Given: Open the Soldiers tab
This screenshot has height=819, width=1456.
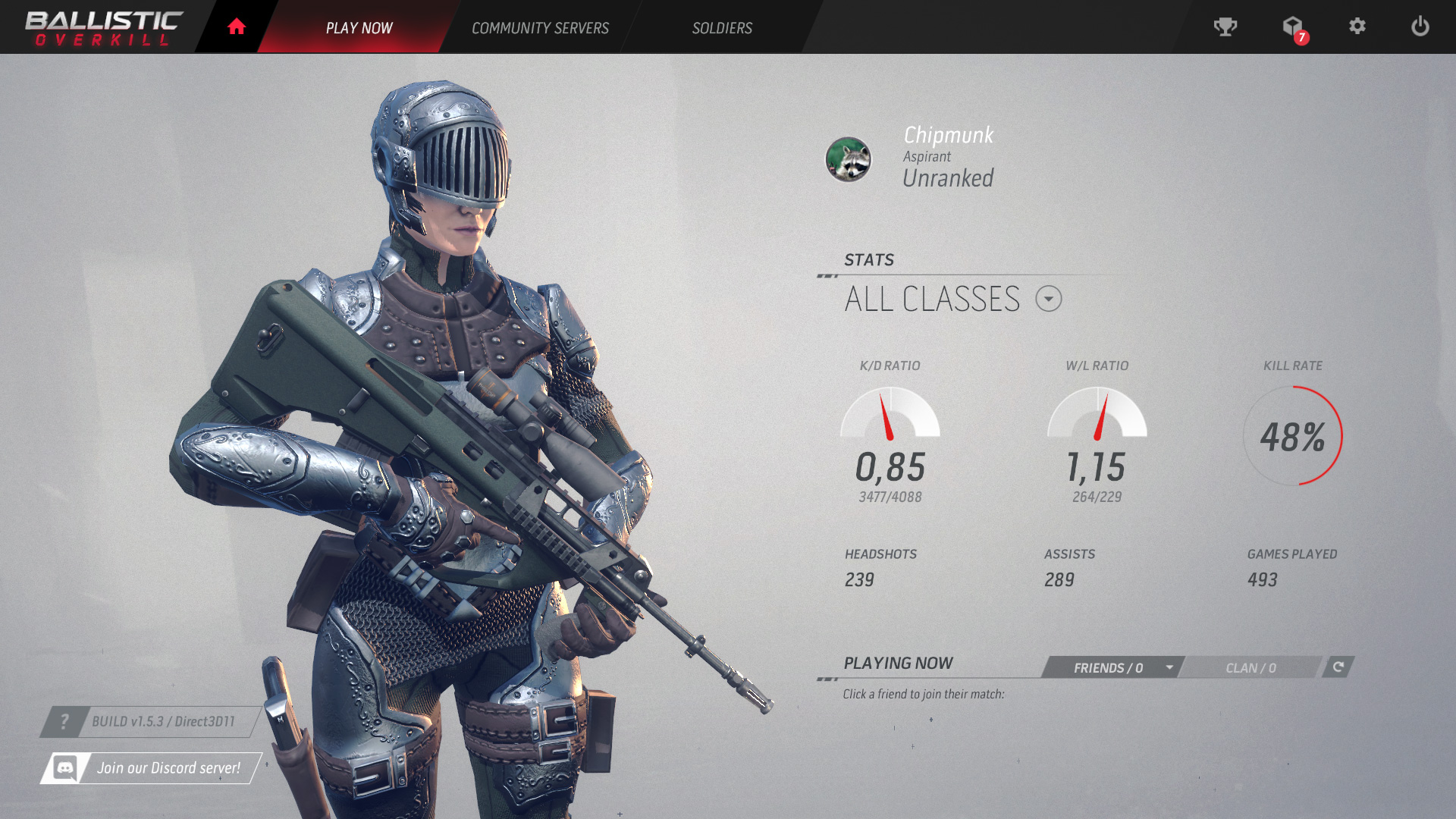Looking at the screenshot, I should 722,28.
